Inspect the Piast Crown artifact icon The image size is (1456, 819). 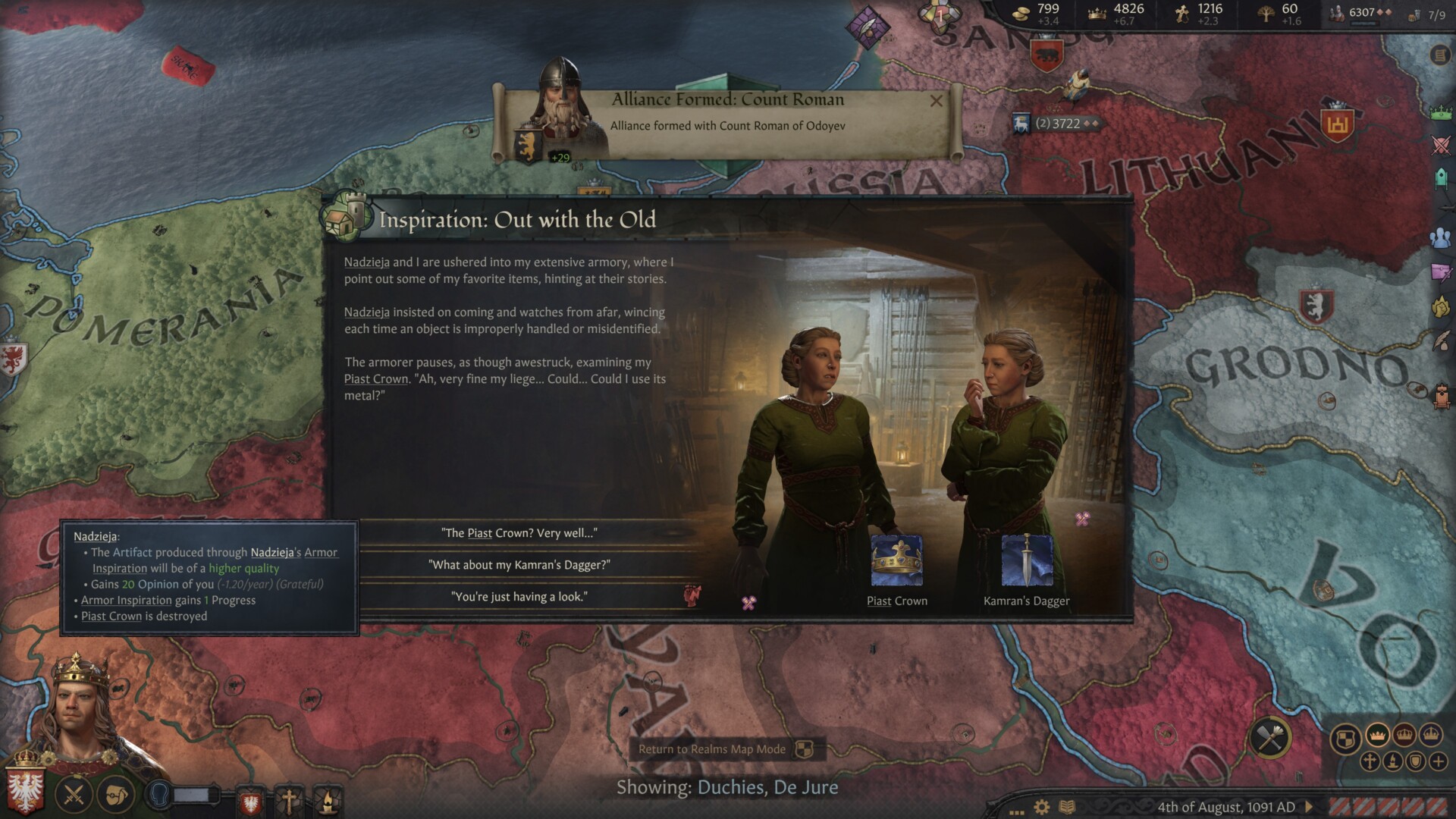pyautogui.click(x=896, y=561)
